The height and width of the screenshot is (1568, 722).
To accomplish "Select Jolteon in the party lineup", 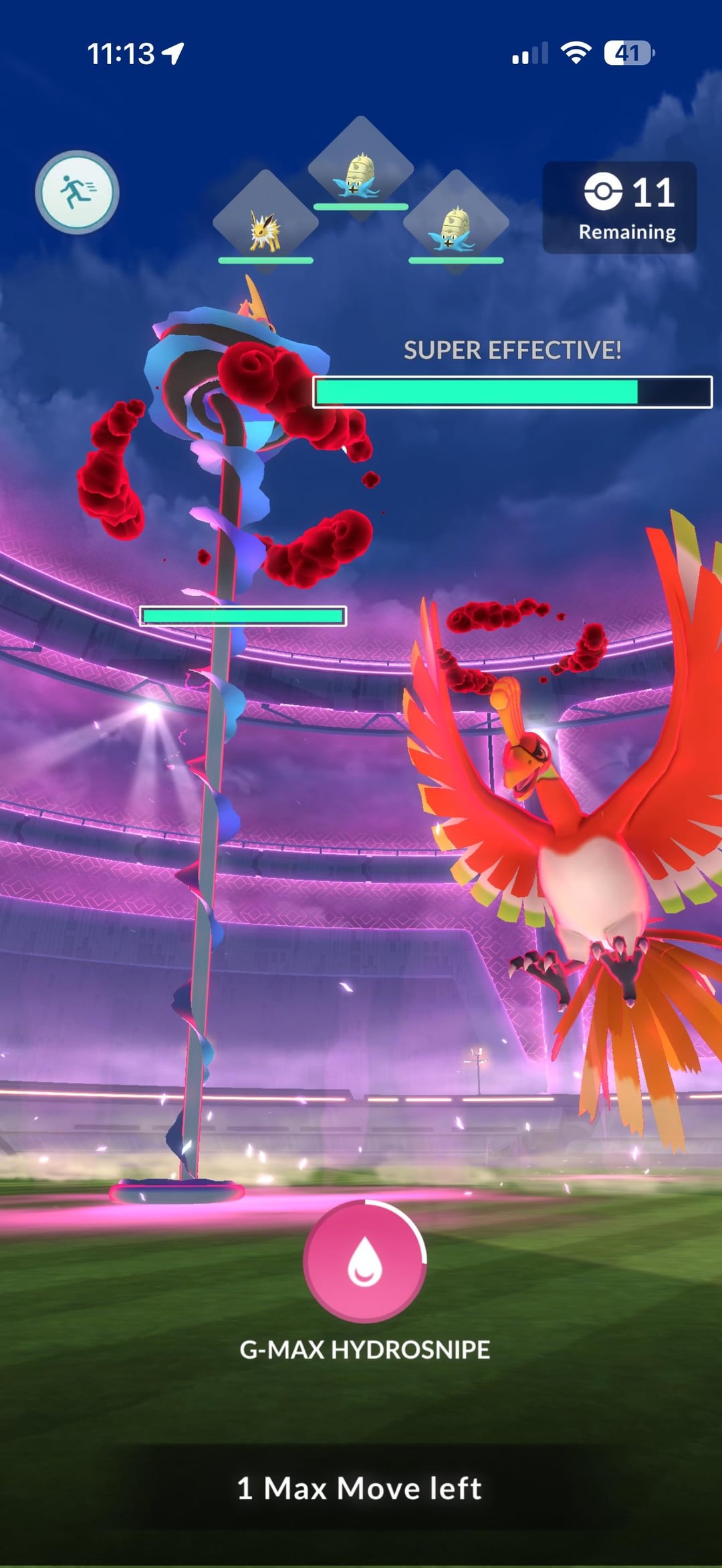I will (x=265, y=224).
